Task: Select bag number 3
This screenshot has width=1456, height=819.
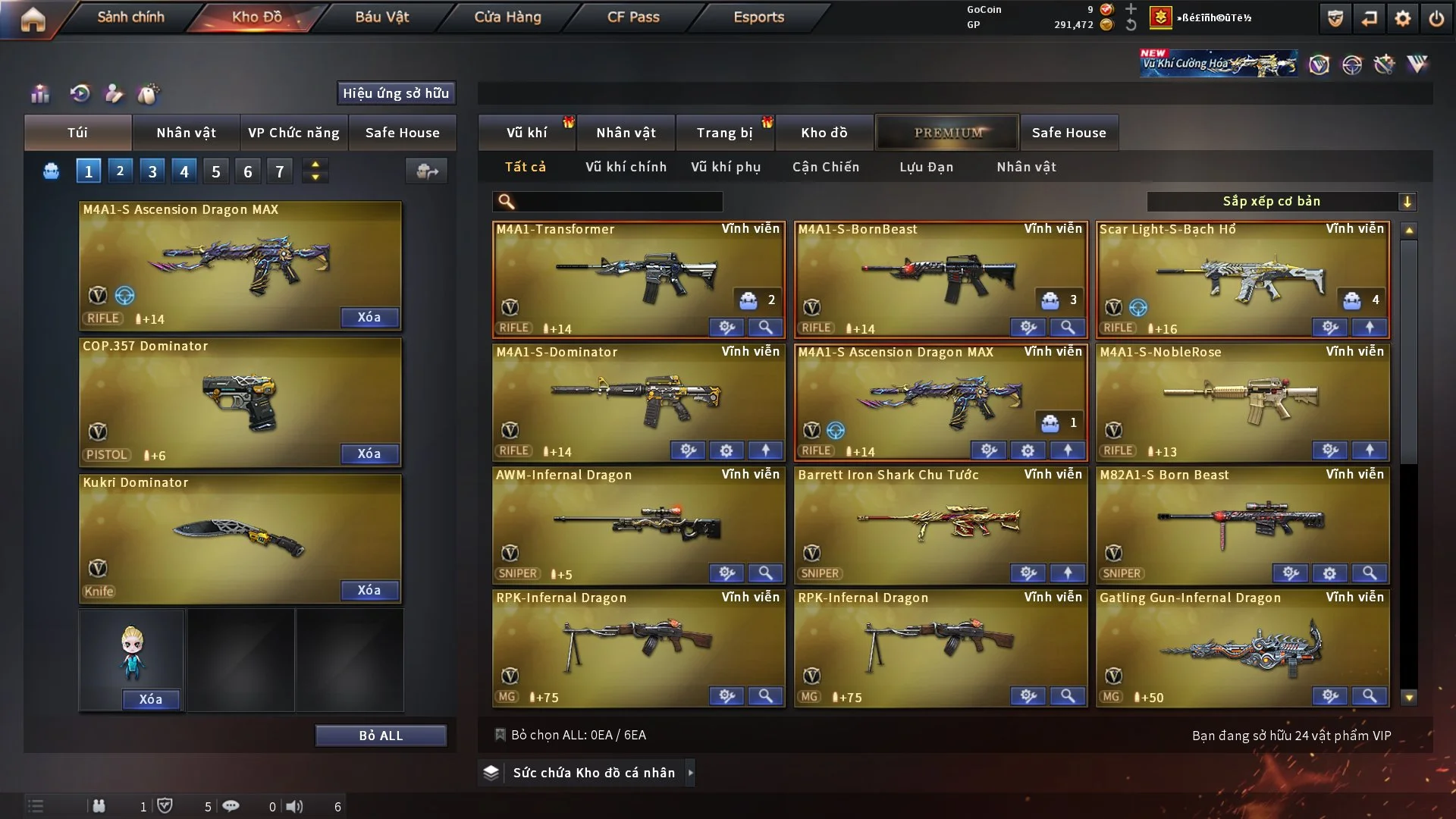Action: point(152,171)
